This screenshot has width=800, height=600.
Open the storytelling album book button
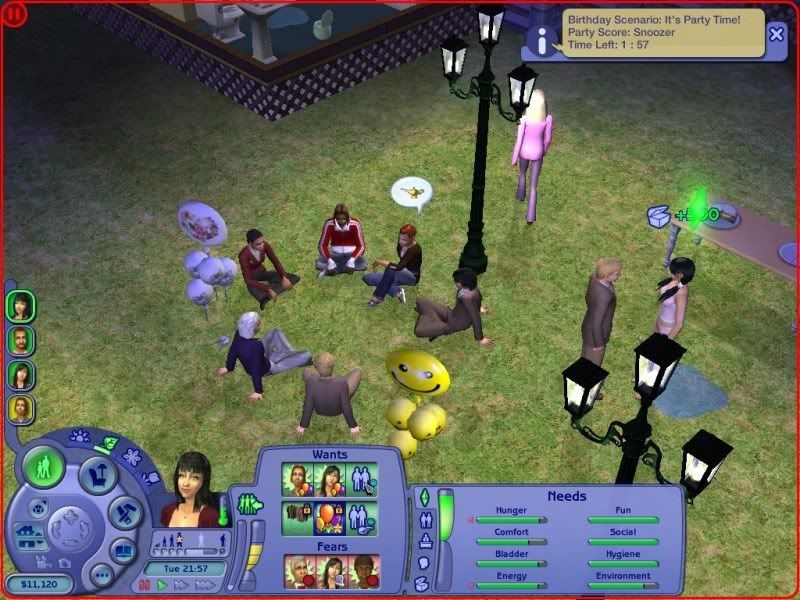click(122, 550)
